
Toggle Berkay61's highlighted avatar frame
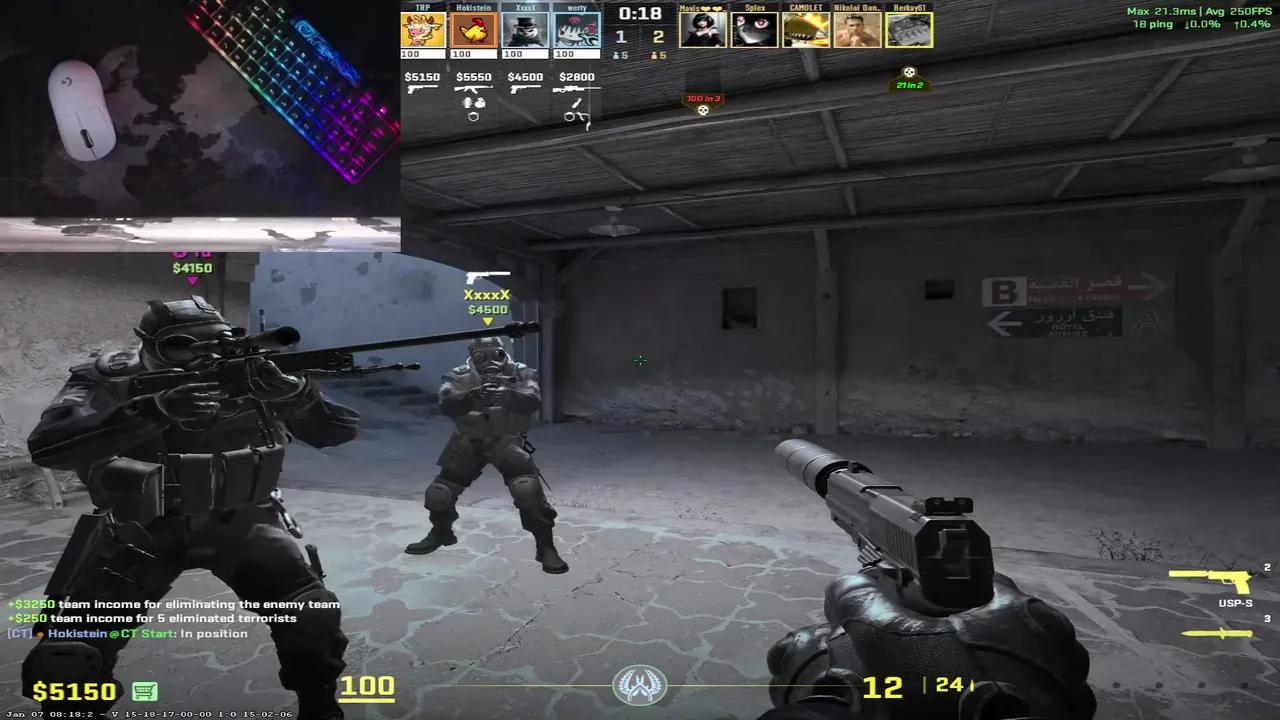click(909, 29)
